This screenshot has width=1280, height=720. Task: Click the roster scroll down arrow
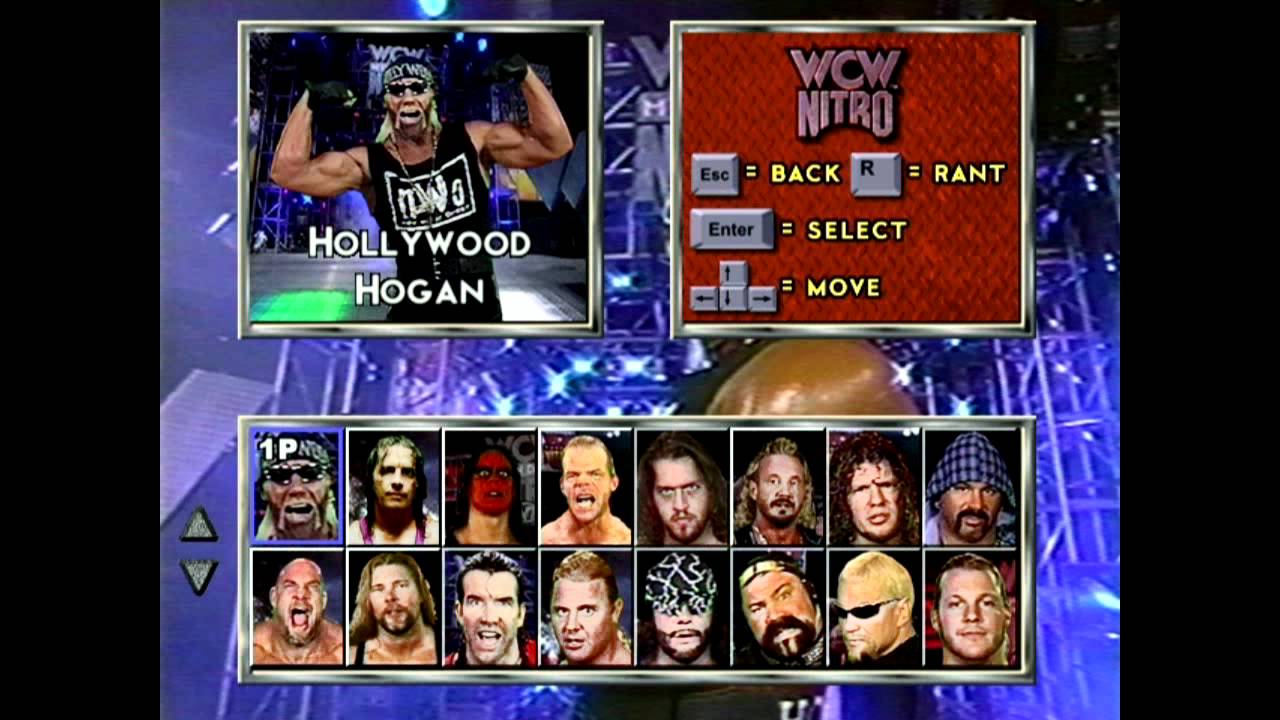[199, 575]
